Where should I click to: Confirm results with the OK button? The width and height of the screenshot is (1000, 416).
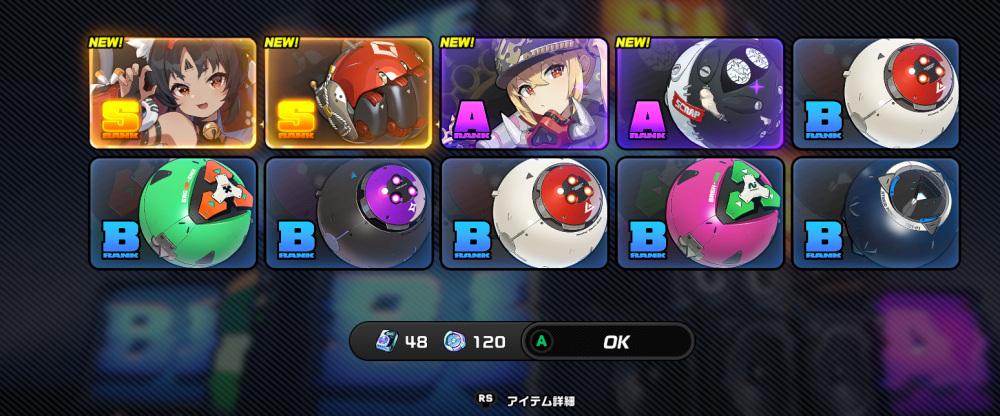point(614,342)
